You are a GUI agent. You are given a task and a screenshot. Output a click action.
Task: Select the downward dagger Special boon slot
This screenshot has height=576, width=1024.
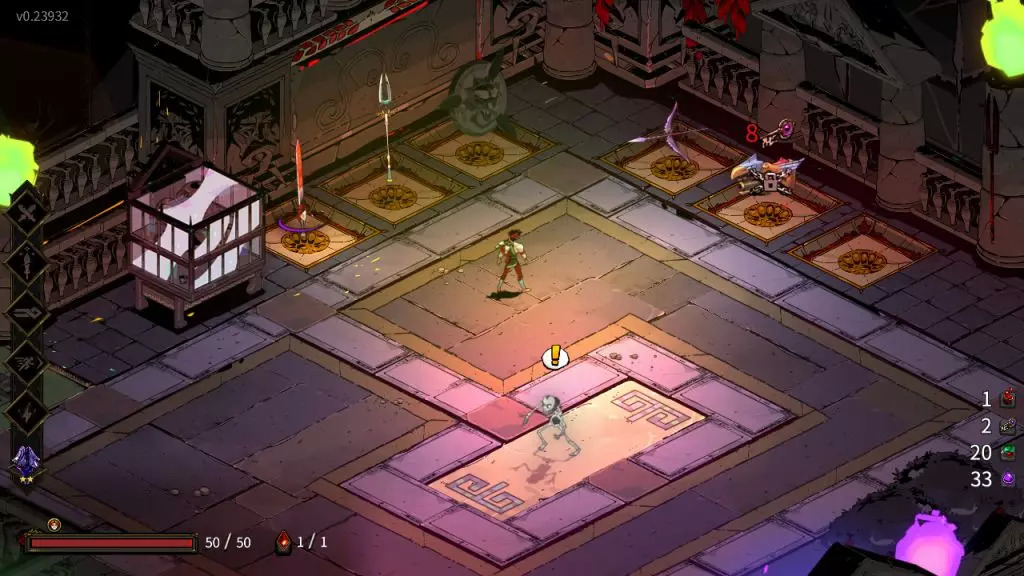click(x=26, y=262)
